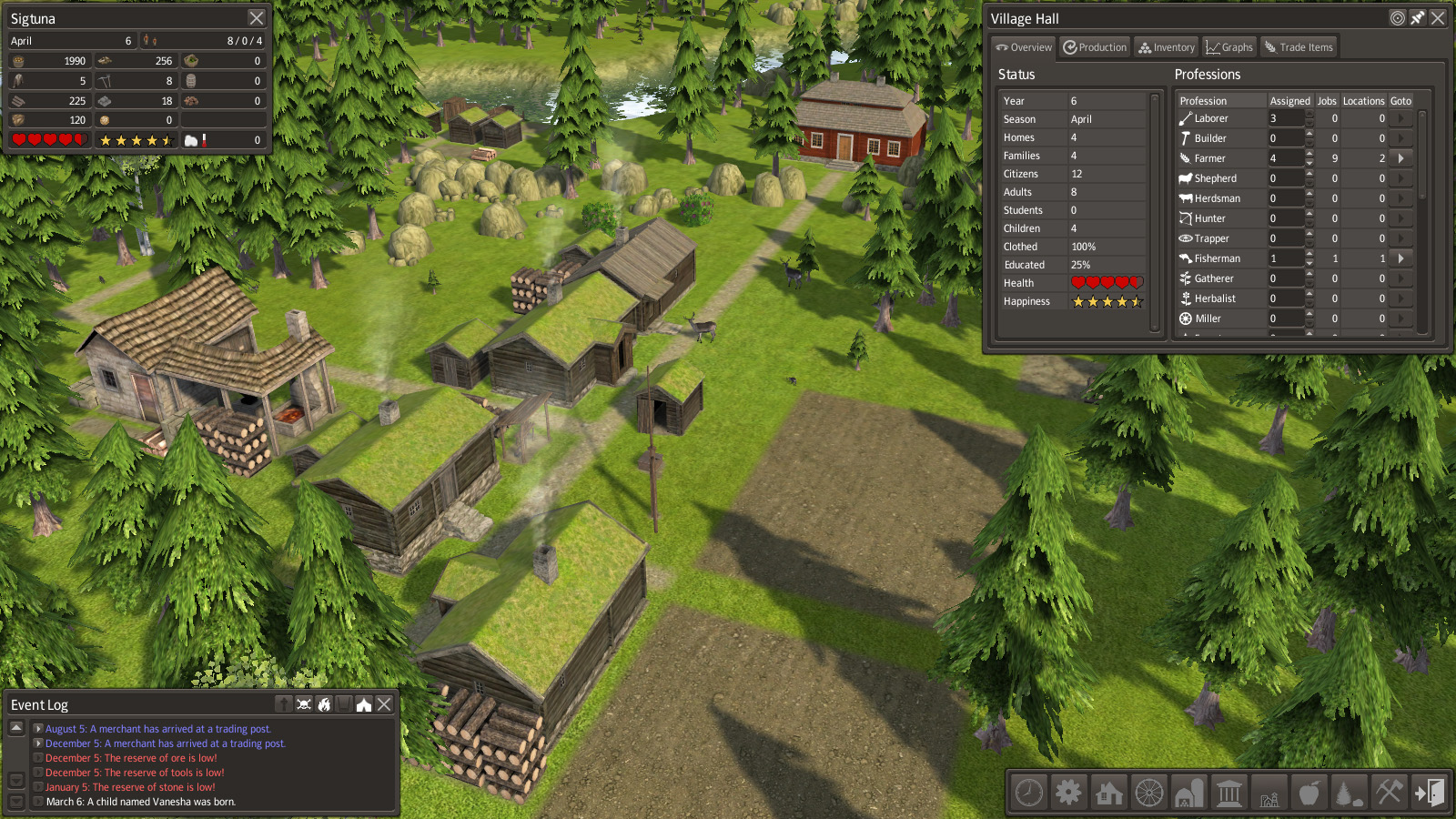This screenshot has width=1456, height=819.
Task: Pin the Village Hall window
Action: pyautogui.click(x=1418, y=18)
